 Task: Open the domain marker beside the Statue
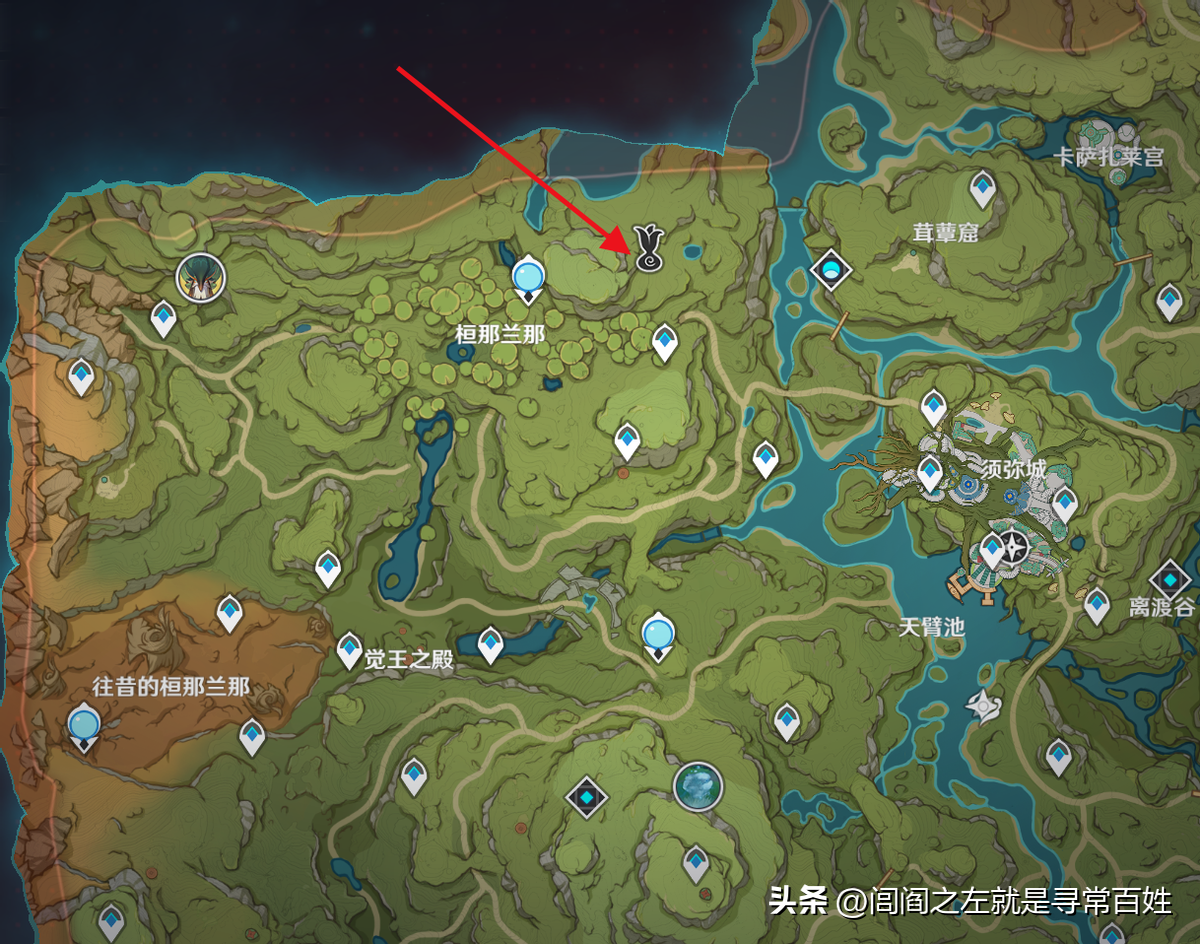click(x=586, y=797)
